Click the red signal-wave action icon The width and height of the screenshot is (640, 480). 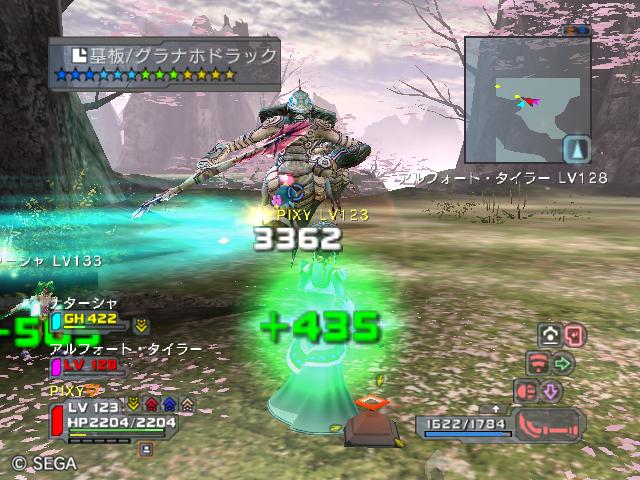click(x=538, y=362)
